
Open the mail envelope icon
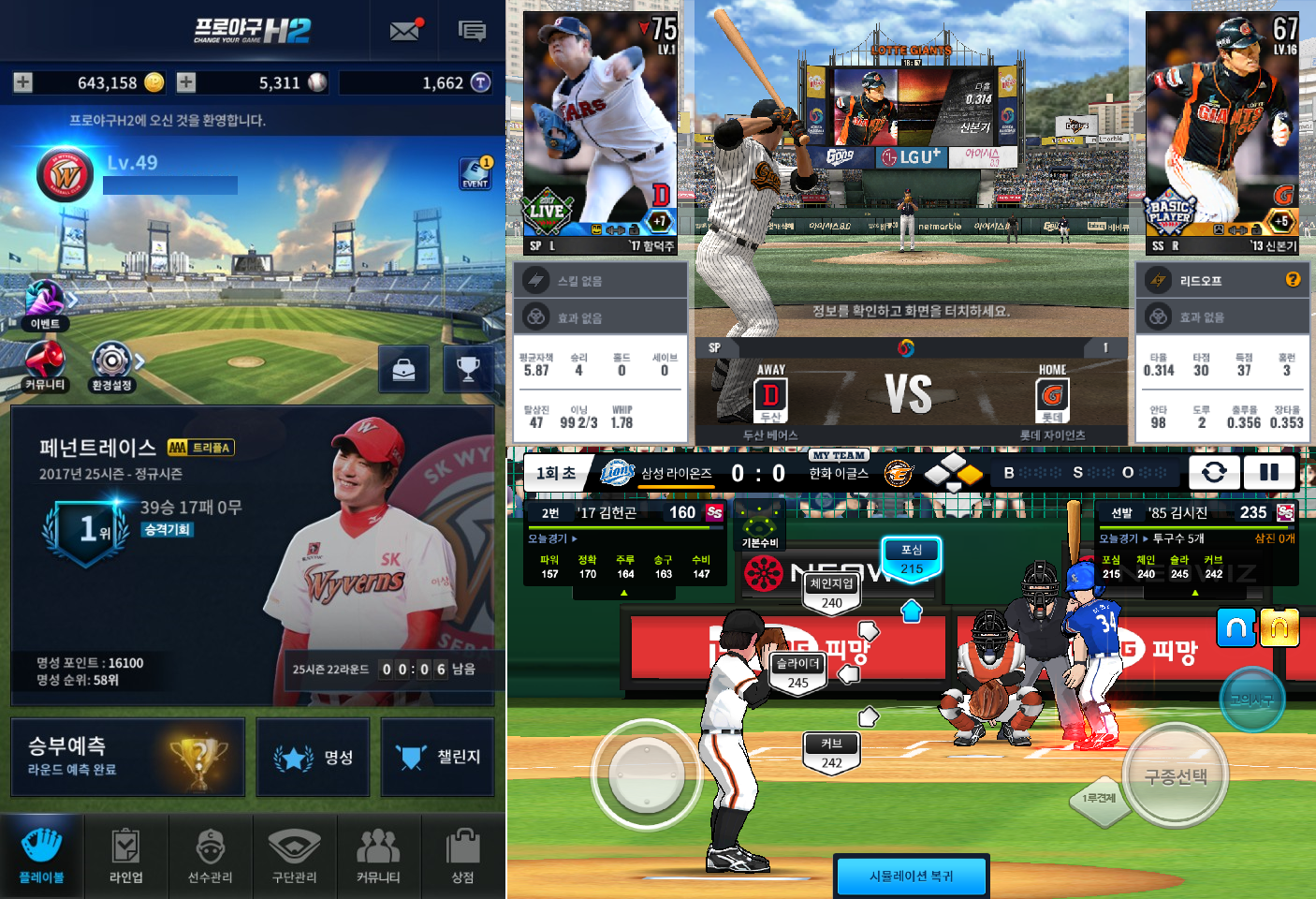coord(404,31)
